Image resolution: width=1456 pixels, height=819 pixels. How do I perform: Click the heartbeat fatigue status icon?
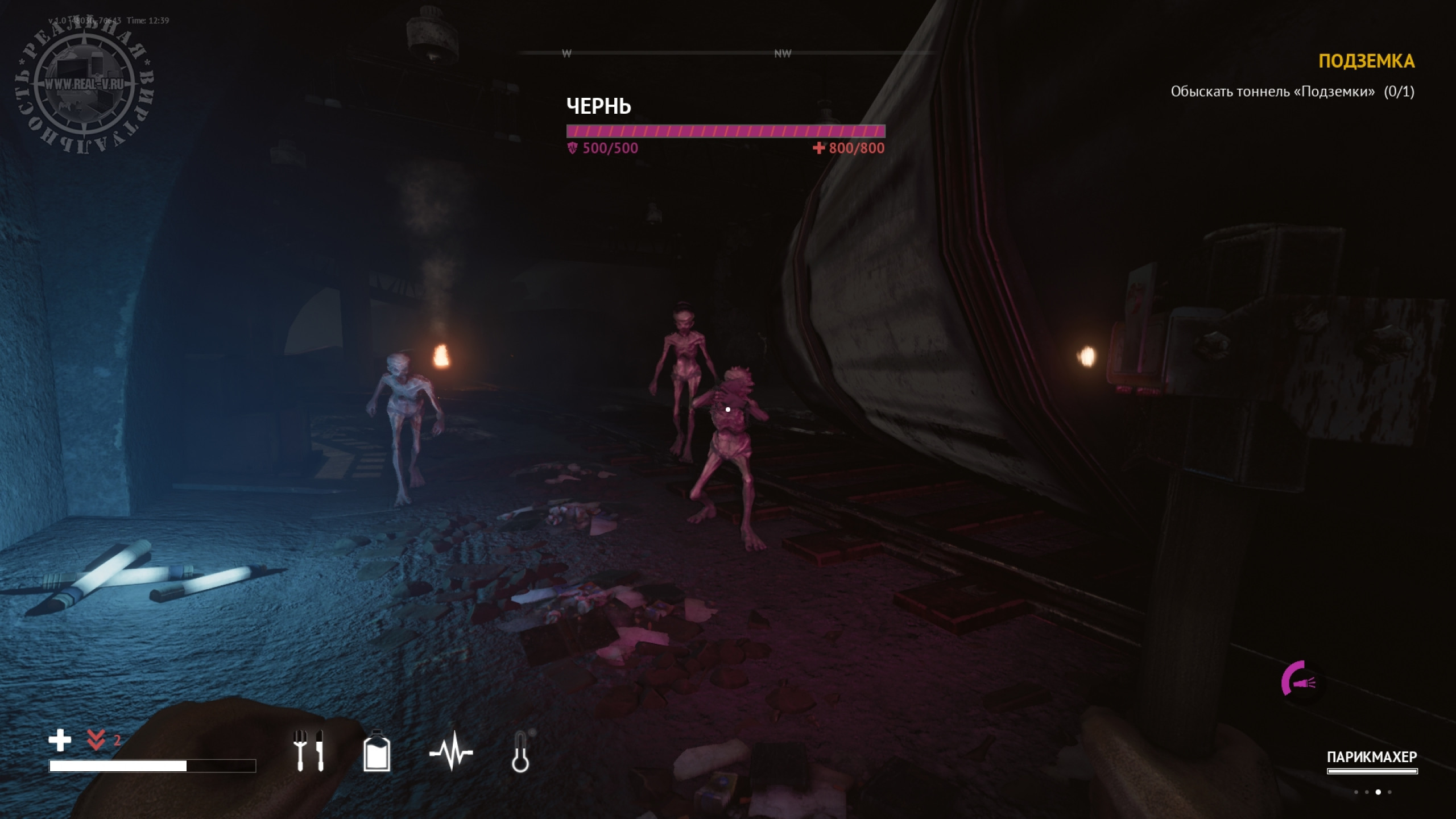[x=451, y=752]
